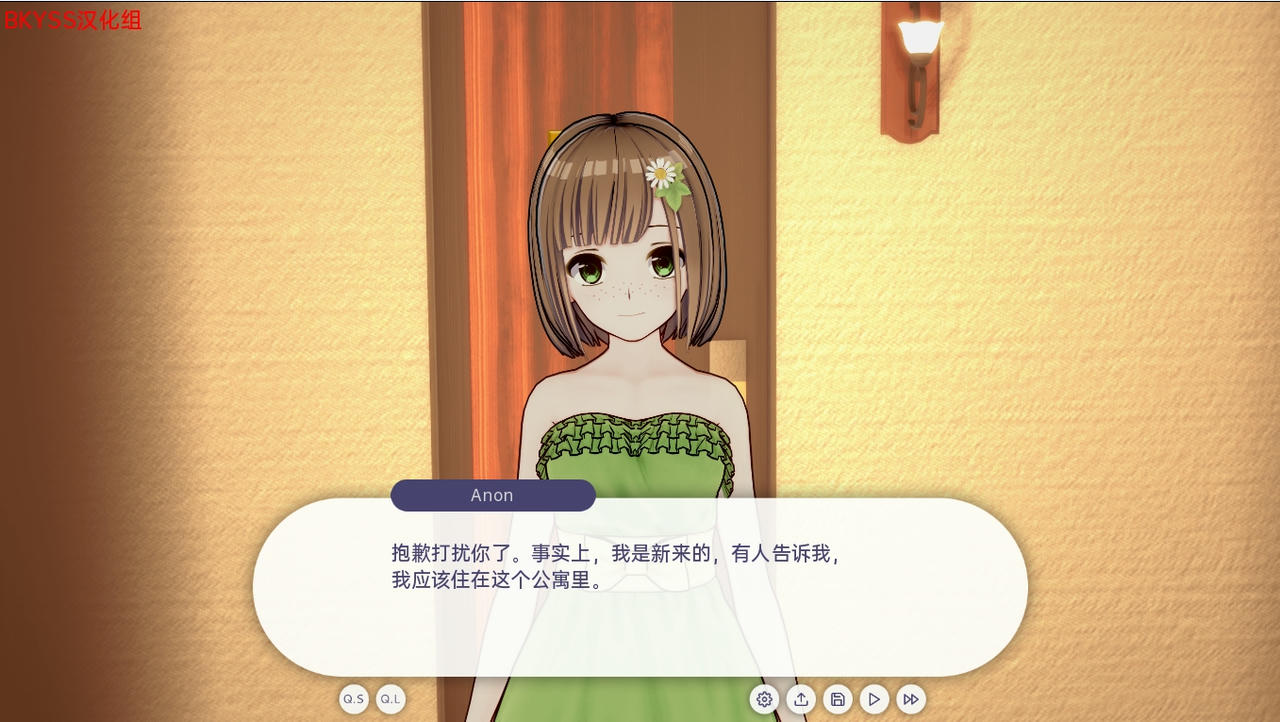Toggle text skipping with the double-arrow icon
Screen dimensions: 1280x722
coord(910,699)
